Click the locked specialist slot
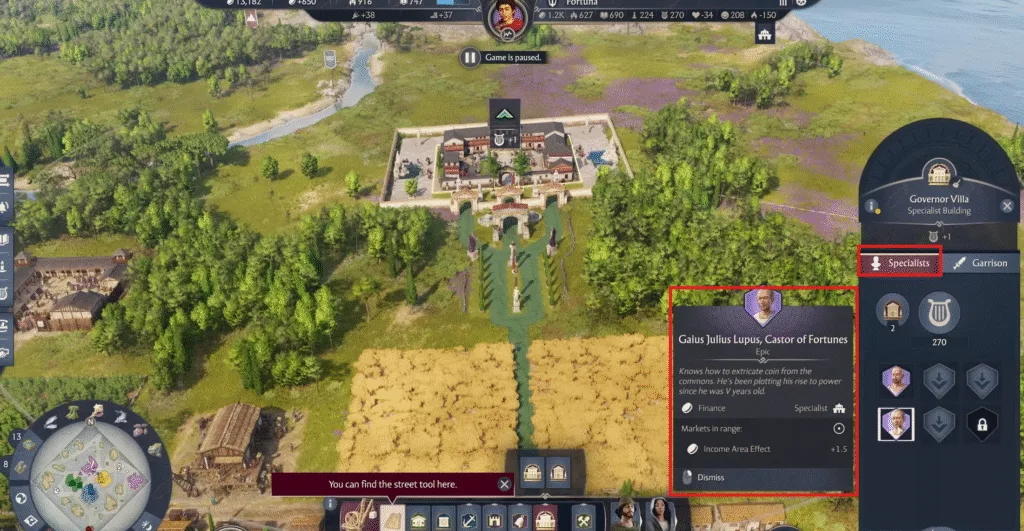 pos(983,424)
